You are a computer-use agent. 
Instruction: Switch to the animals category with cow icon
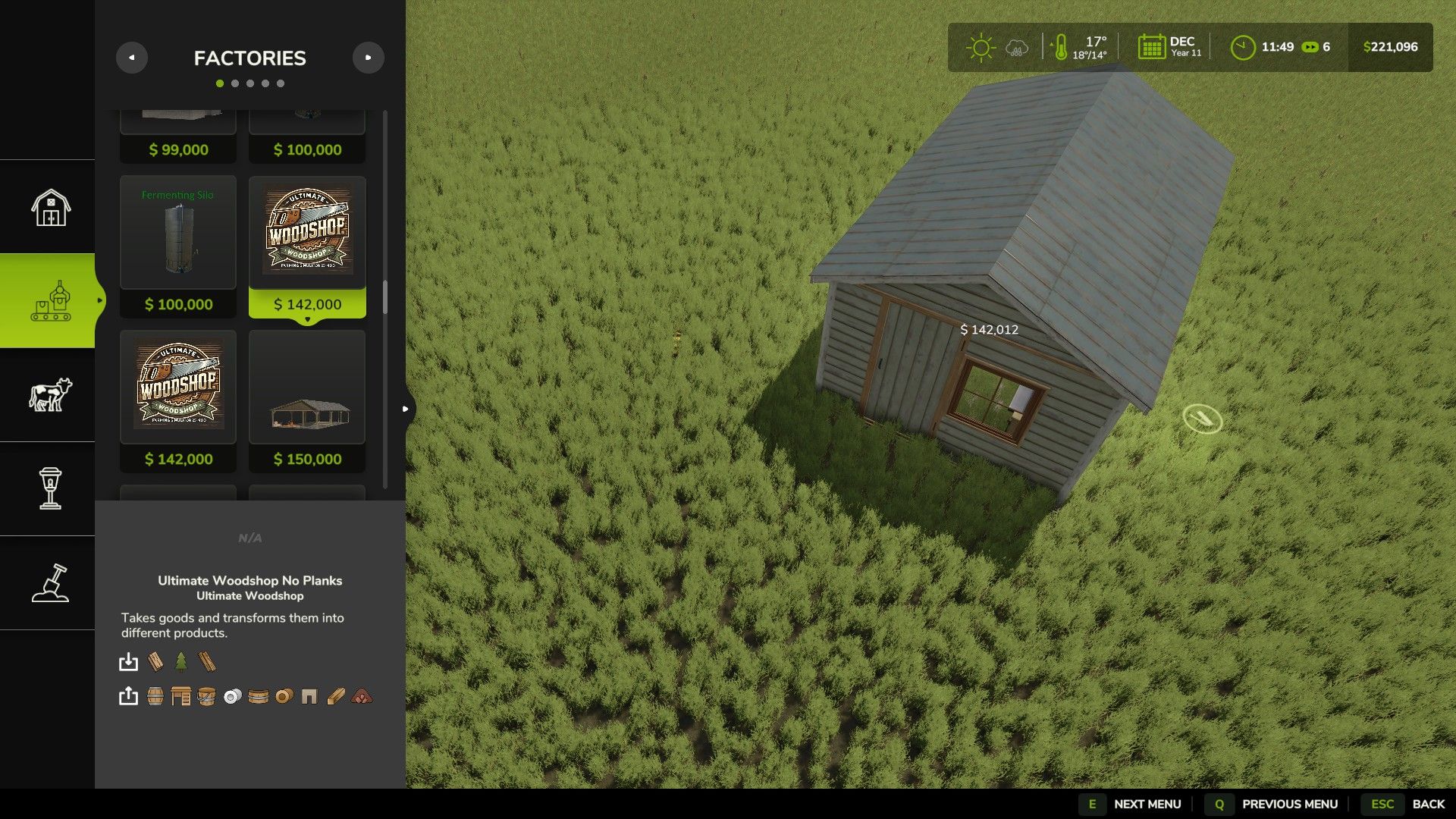coord(50,395)
